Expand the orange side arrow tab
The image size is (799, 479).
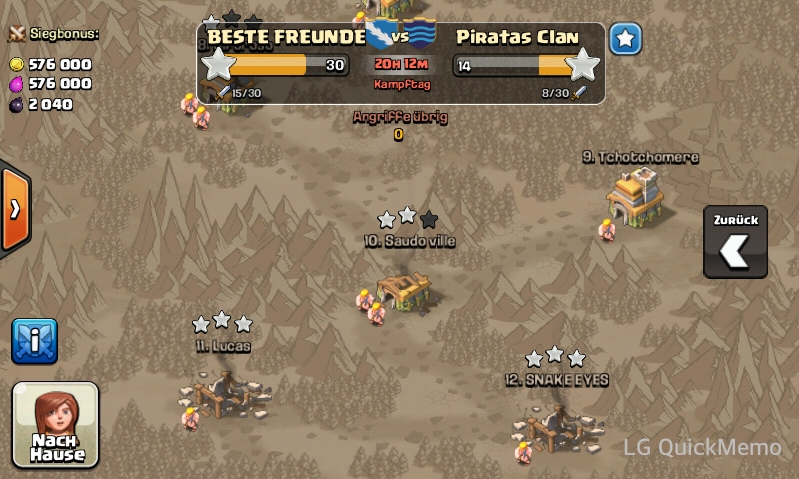pyautogui.click(x=14, y=209)
